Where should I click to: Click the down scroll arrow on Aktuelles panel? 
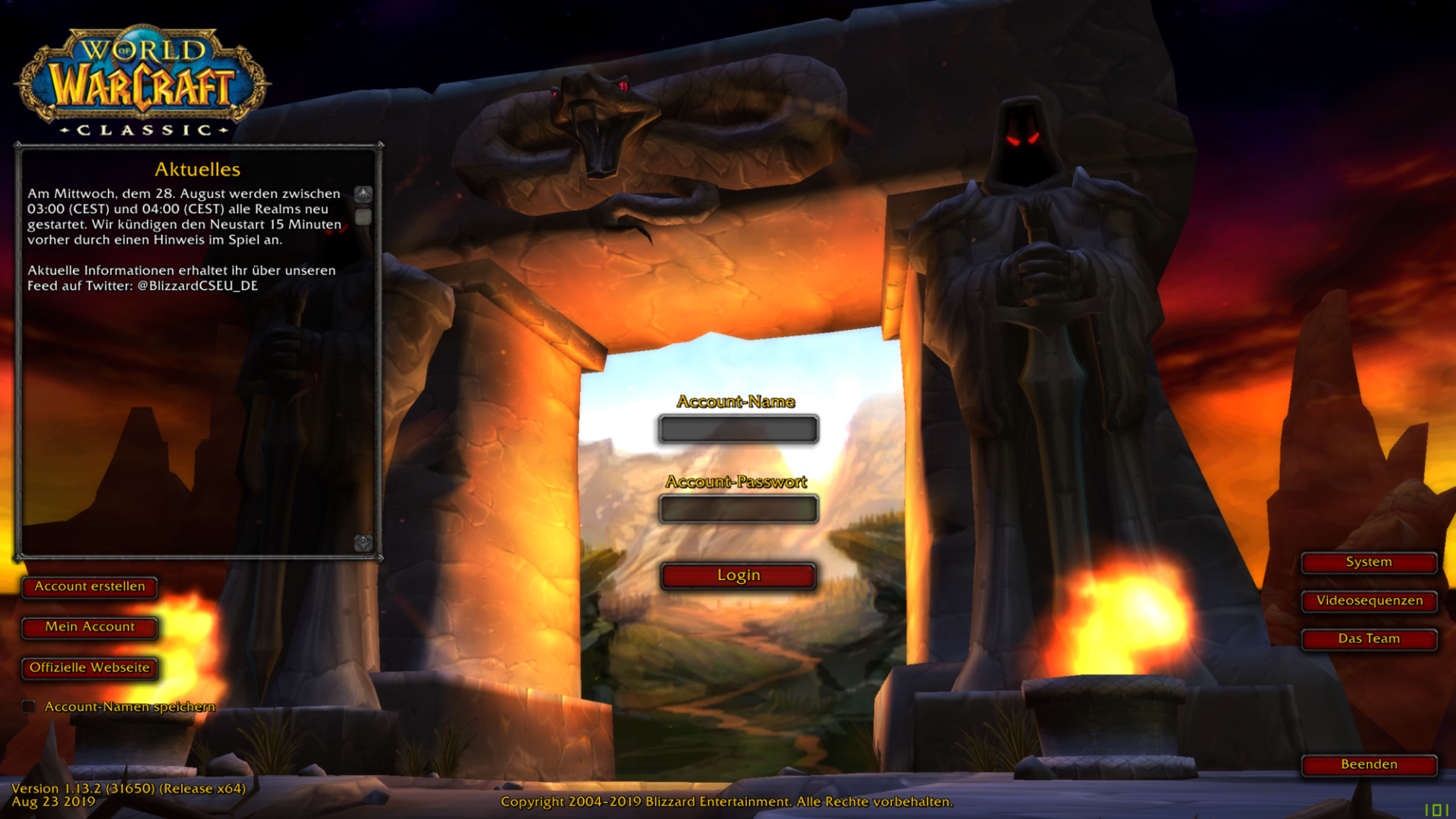364,541
